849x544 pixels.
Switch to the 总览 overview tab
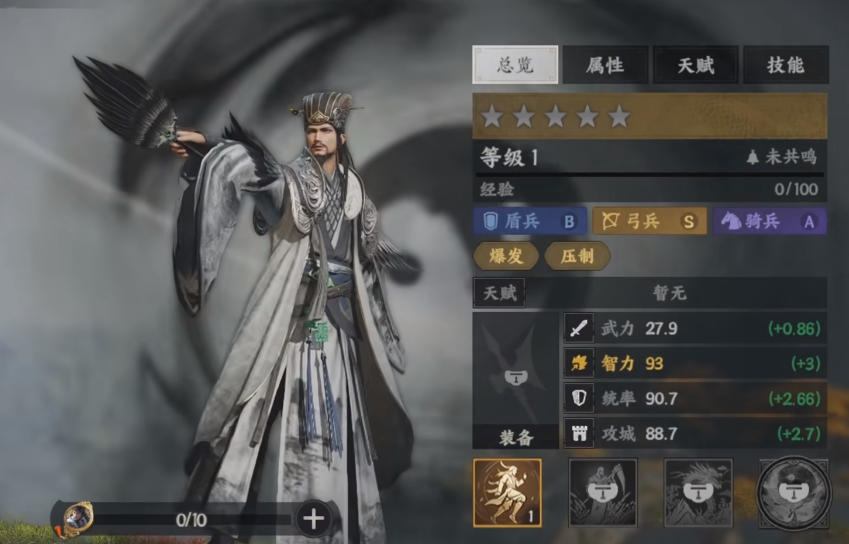click(514, 65)
